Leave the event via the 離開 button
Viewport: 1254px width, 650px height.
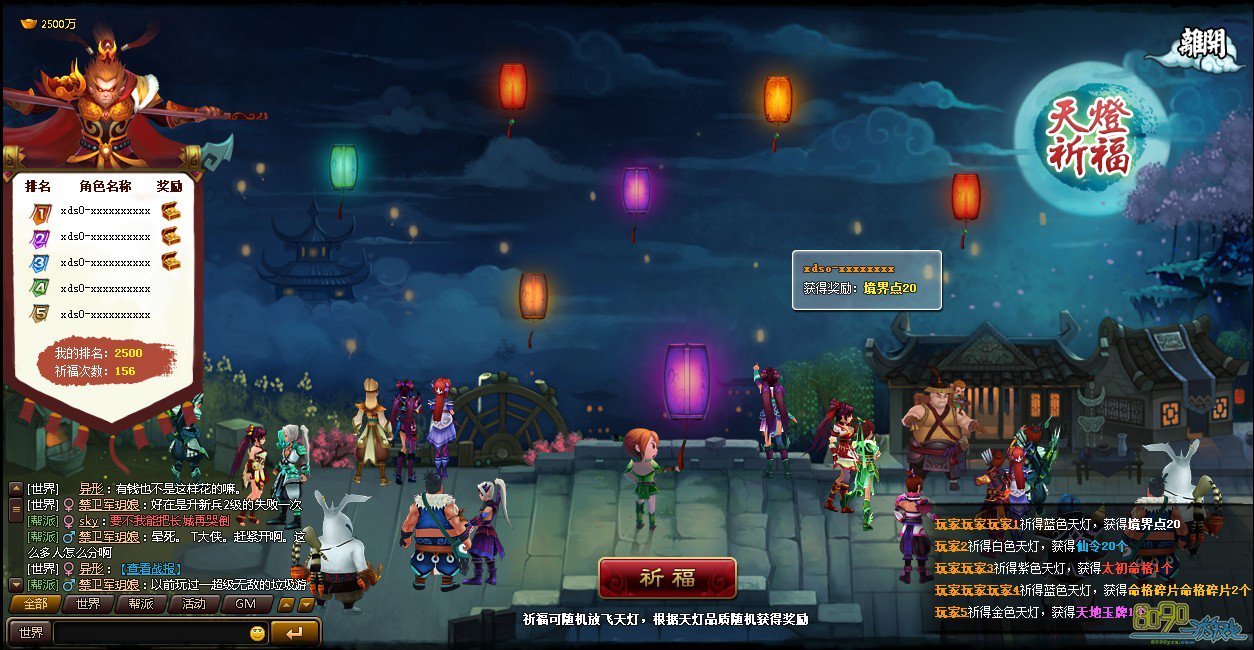1200,44
